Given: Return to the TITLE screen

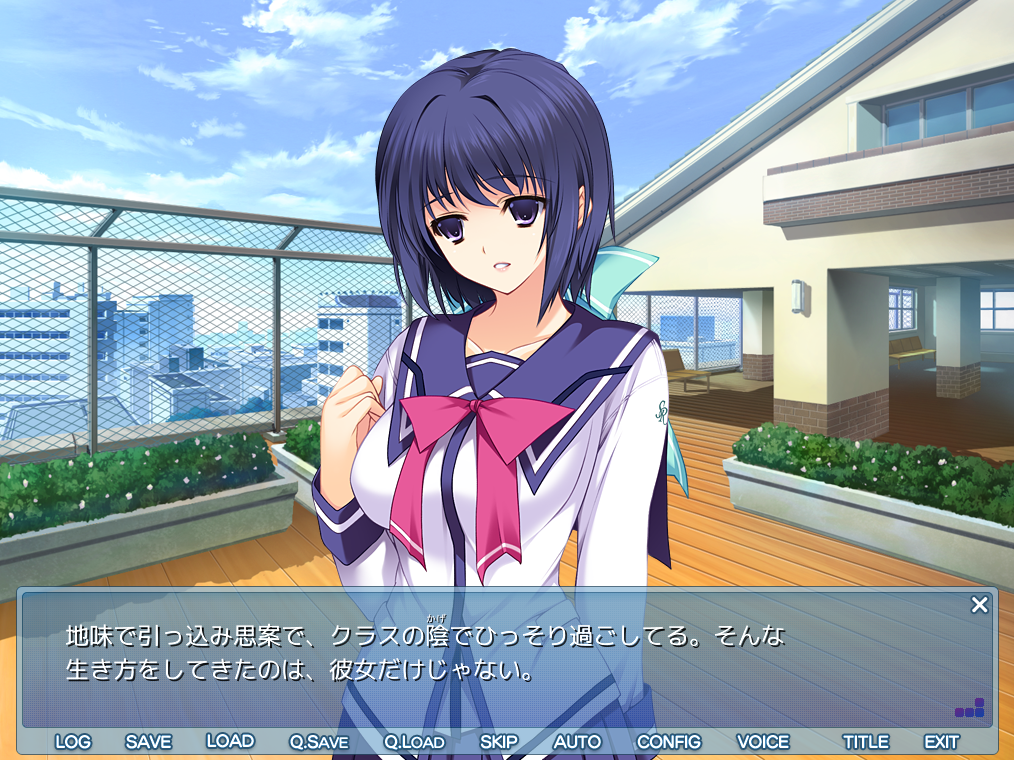Looking at the screenshot, I should (866, 742).
